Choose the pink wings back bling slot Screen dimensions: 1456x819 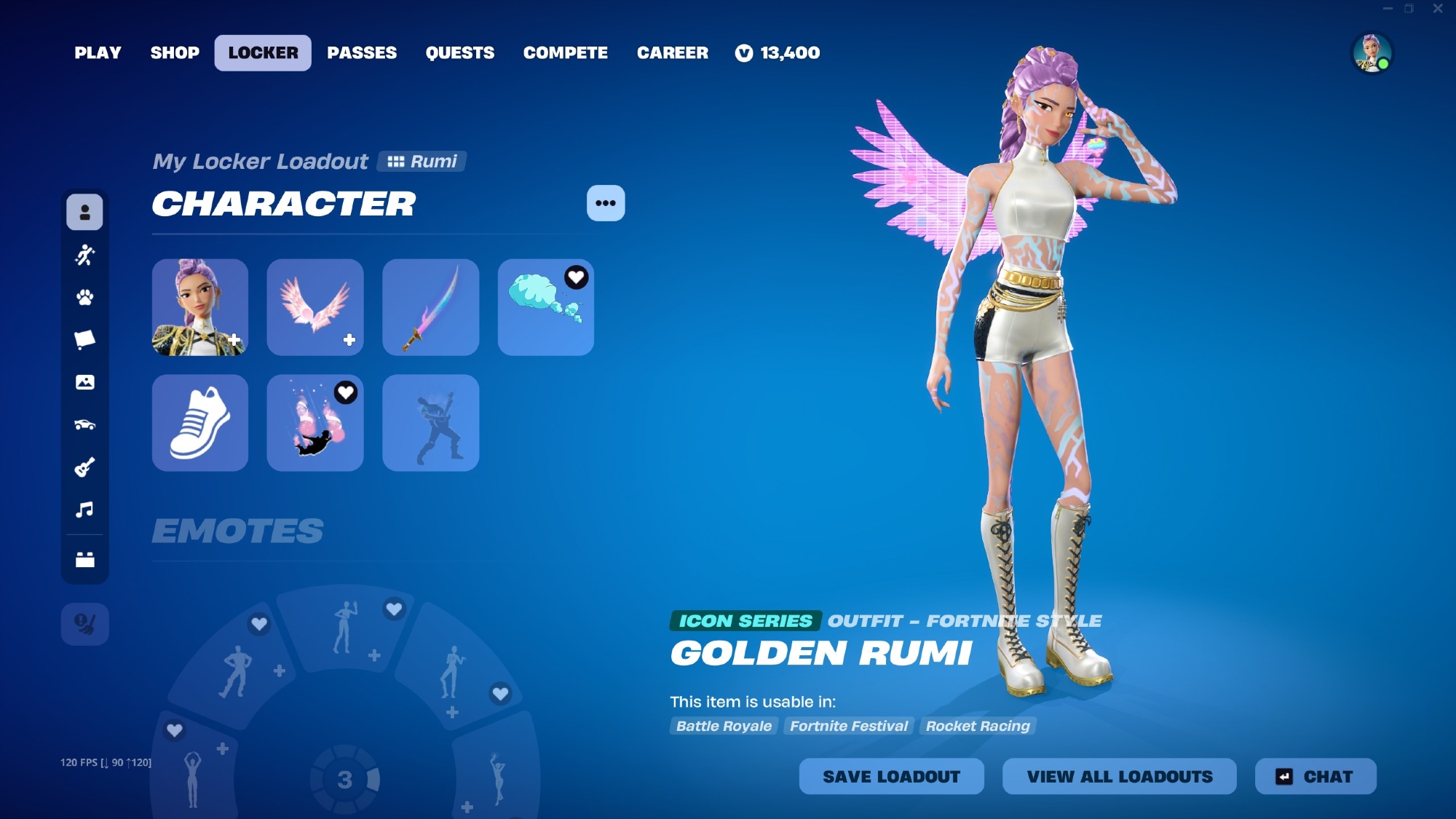coord(315,307)
